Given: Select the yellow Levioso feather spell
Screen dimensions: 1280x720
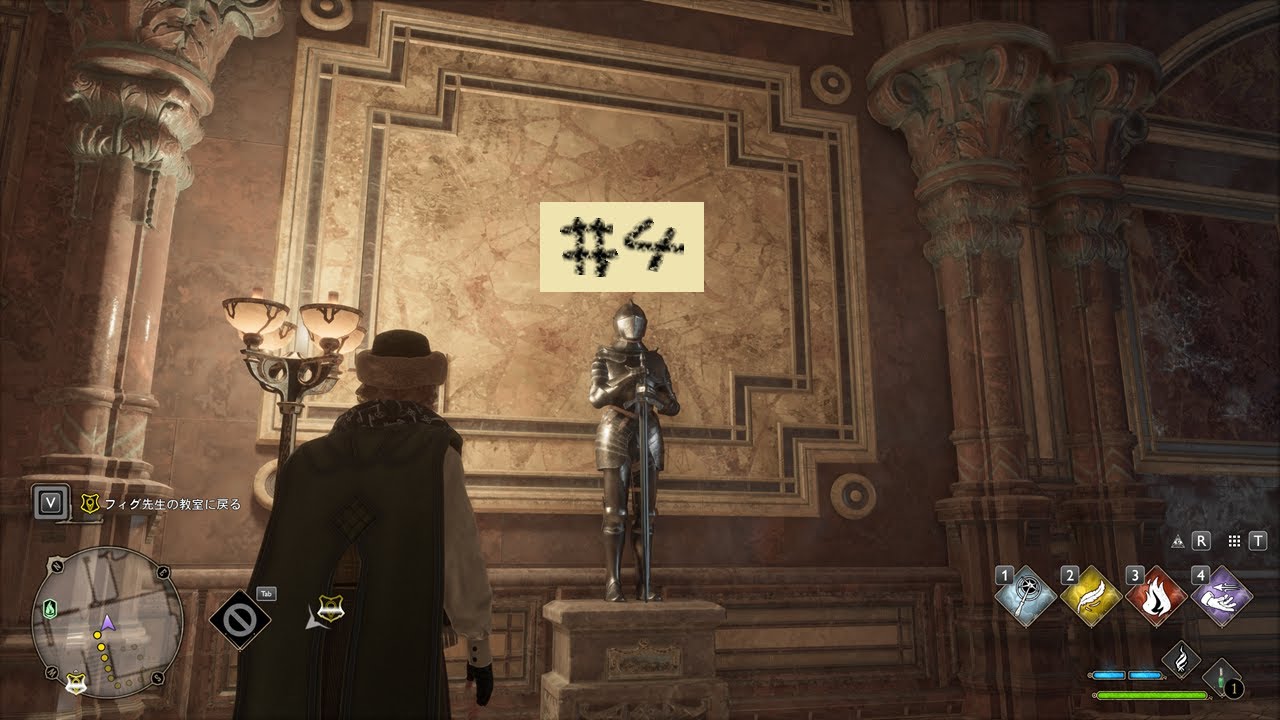Looking at the screenshot, I should [x=1091, y=597].
